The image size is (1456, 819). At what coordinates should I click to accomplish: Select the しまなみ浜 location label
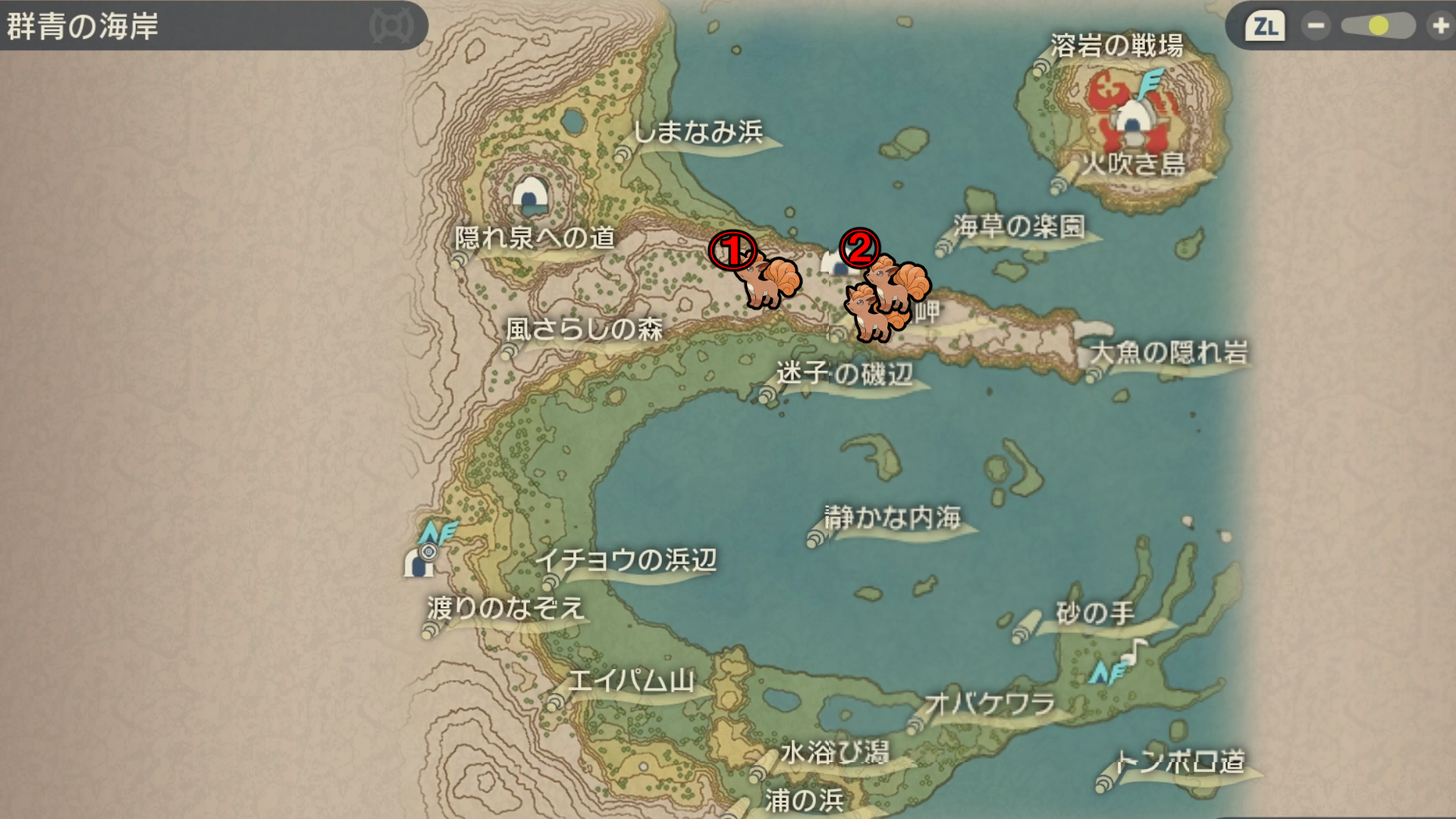(698, 133)
